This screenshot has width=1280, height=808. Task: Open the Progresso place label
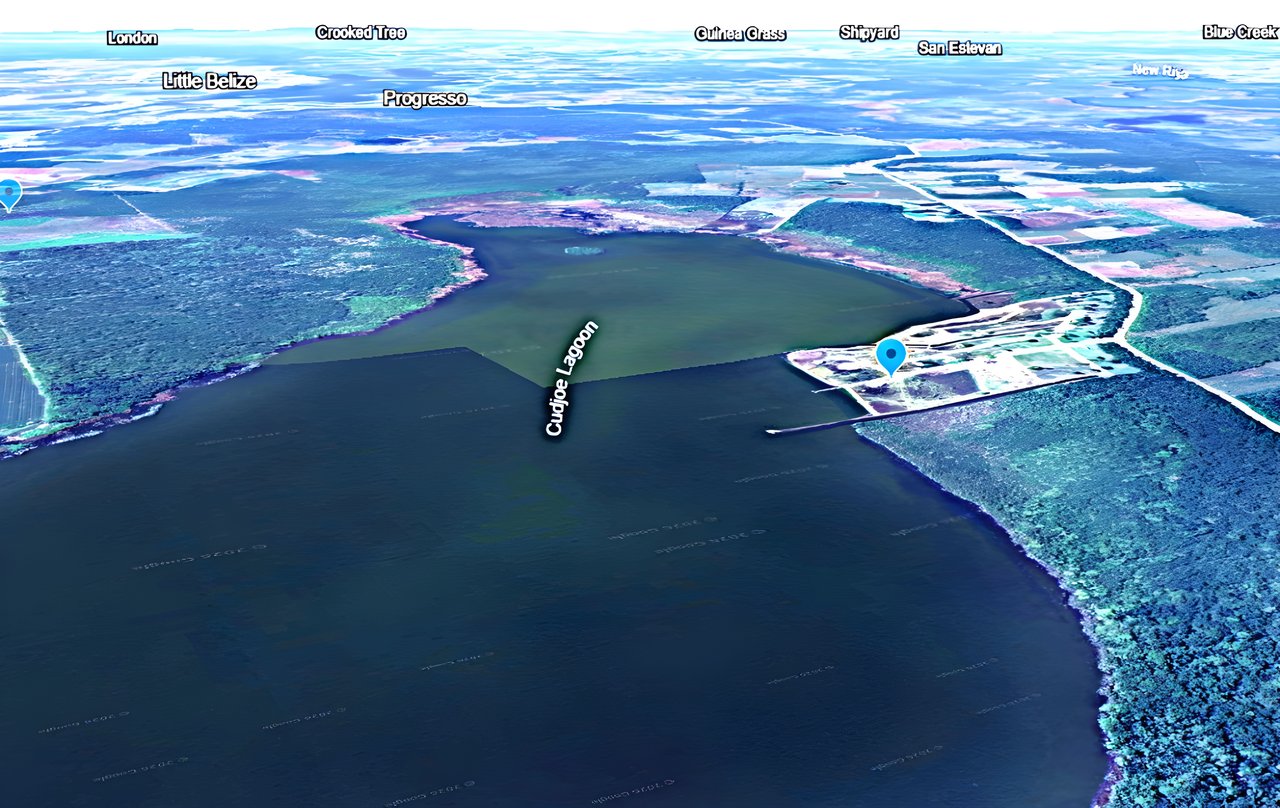(x=425, y=98)
